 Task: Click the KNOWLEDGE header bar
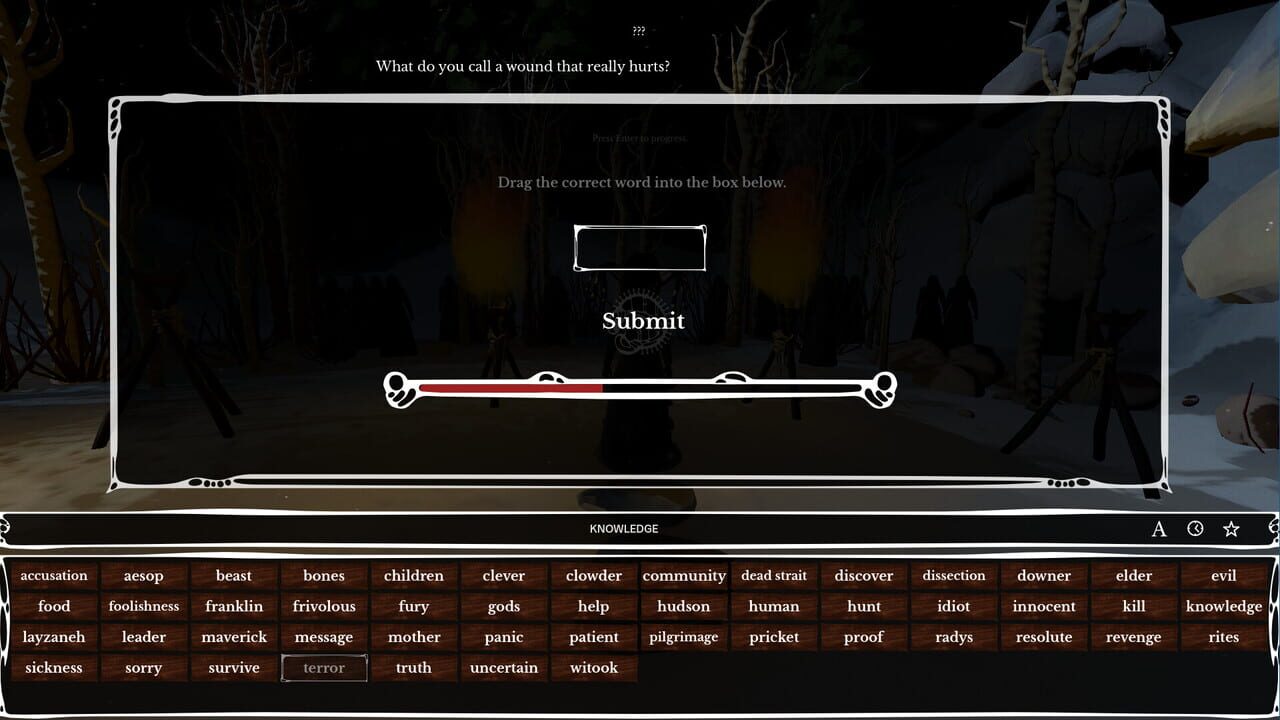tap(625, 528)
